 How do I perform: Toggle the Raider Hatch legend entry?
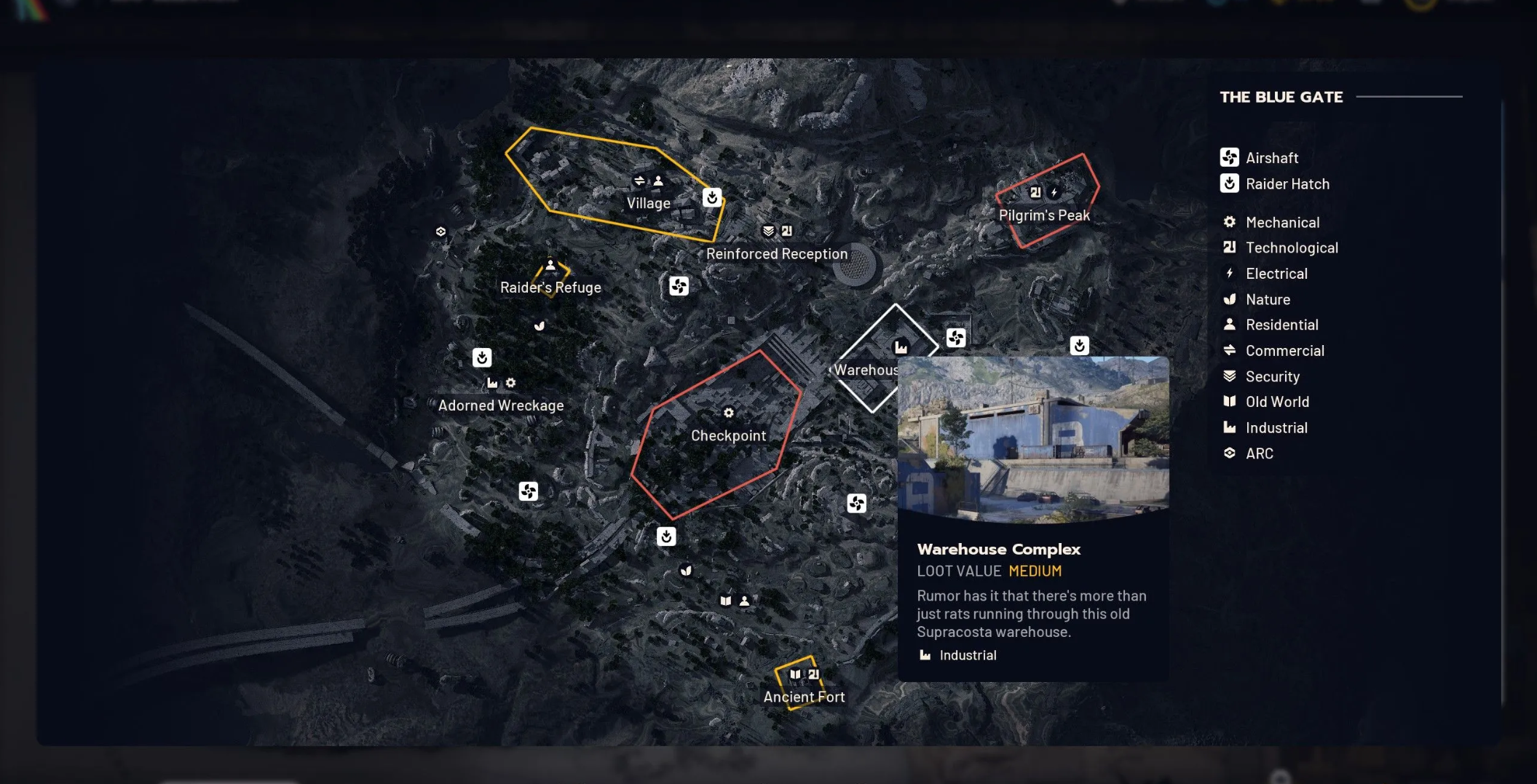tap(1287, 184)
